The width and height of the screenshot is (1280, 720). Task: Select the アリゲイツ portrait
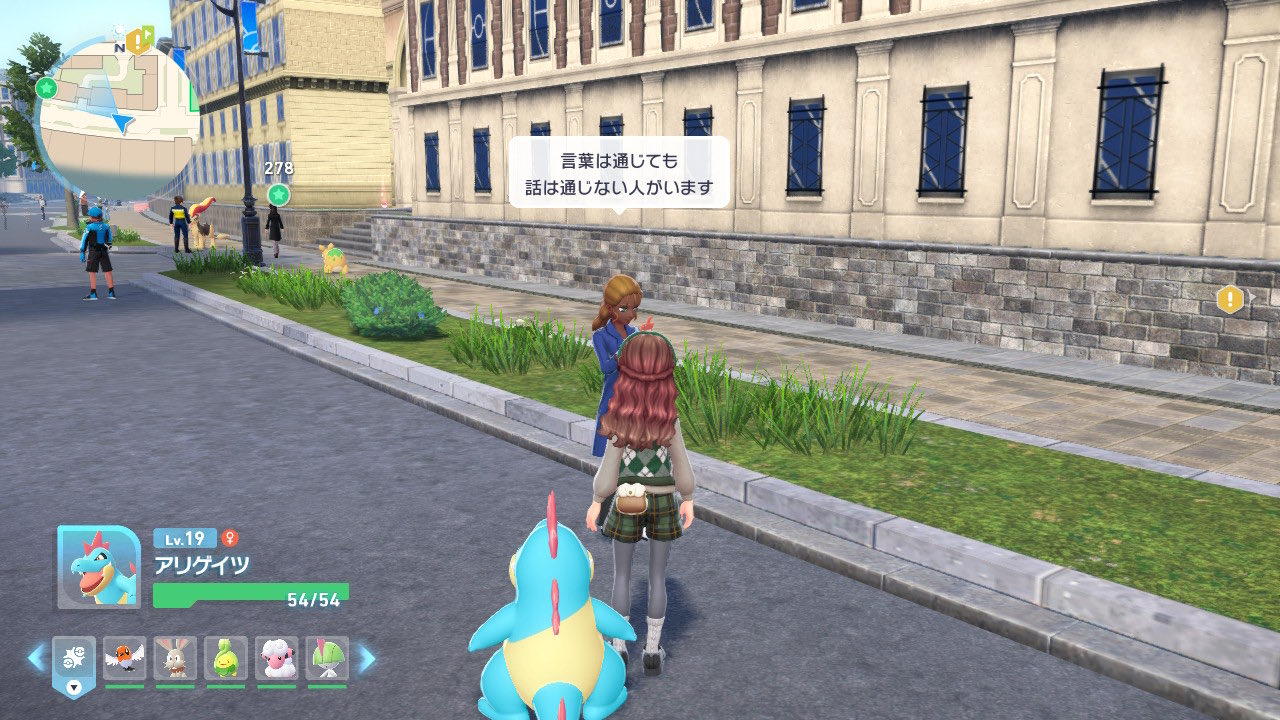[98, 567]
